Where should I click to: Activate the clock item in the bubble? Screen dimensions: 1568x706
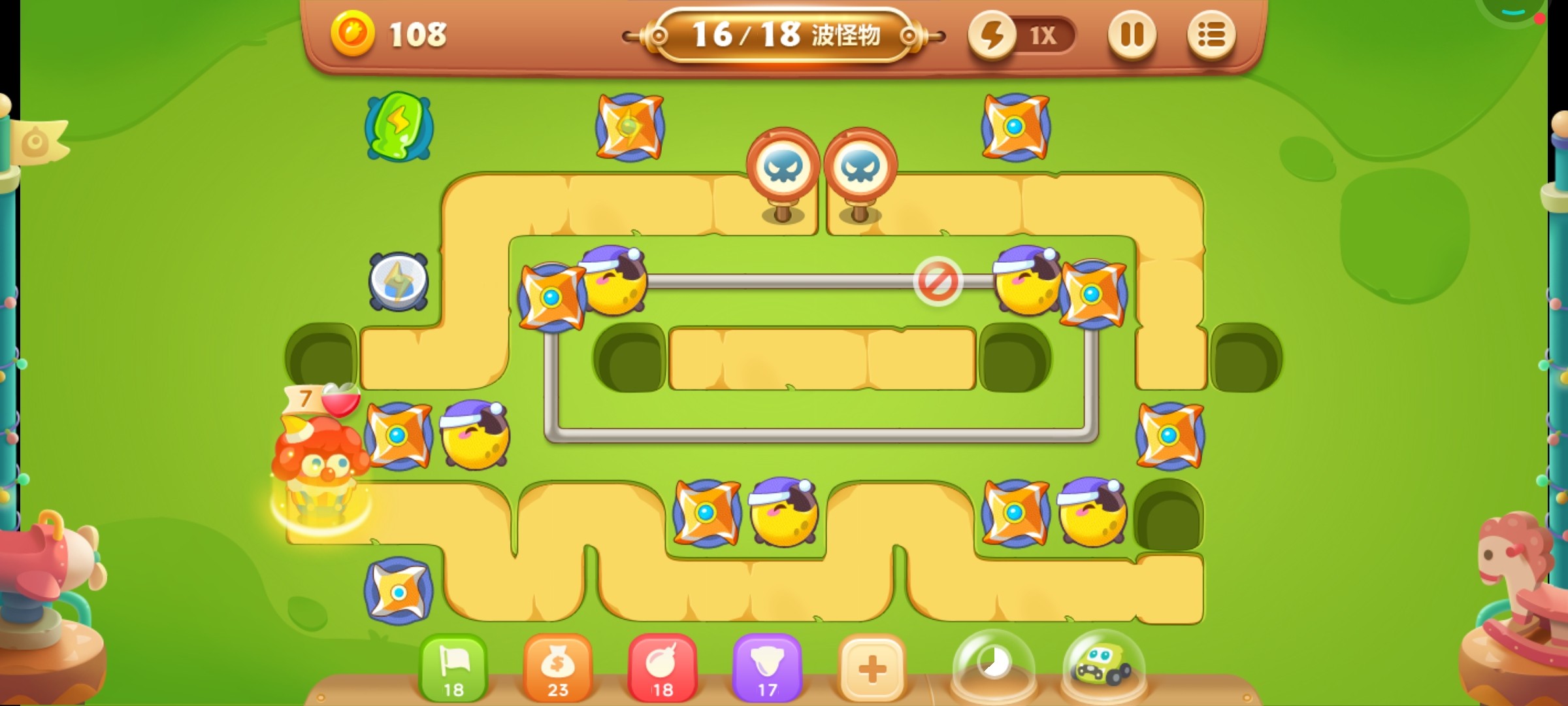coord(994,665)
